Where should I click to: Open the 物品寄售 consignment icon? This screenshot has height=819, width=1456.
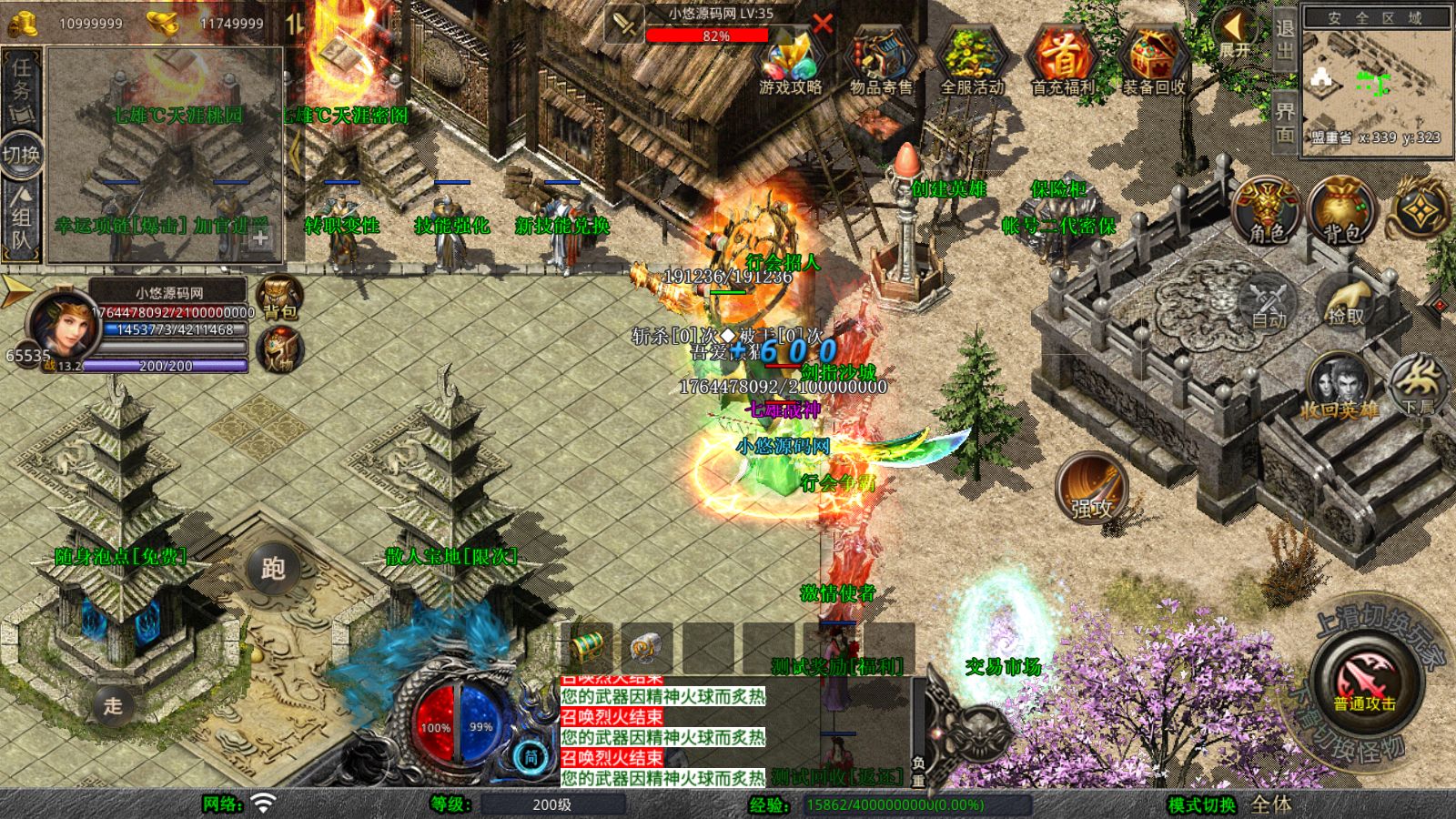click(881, 62)
